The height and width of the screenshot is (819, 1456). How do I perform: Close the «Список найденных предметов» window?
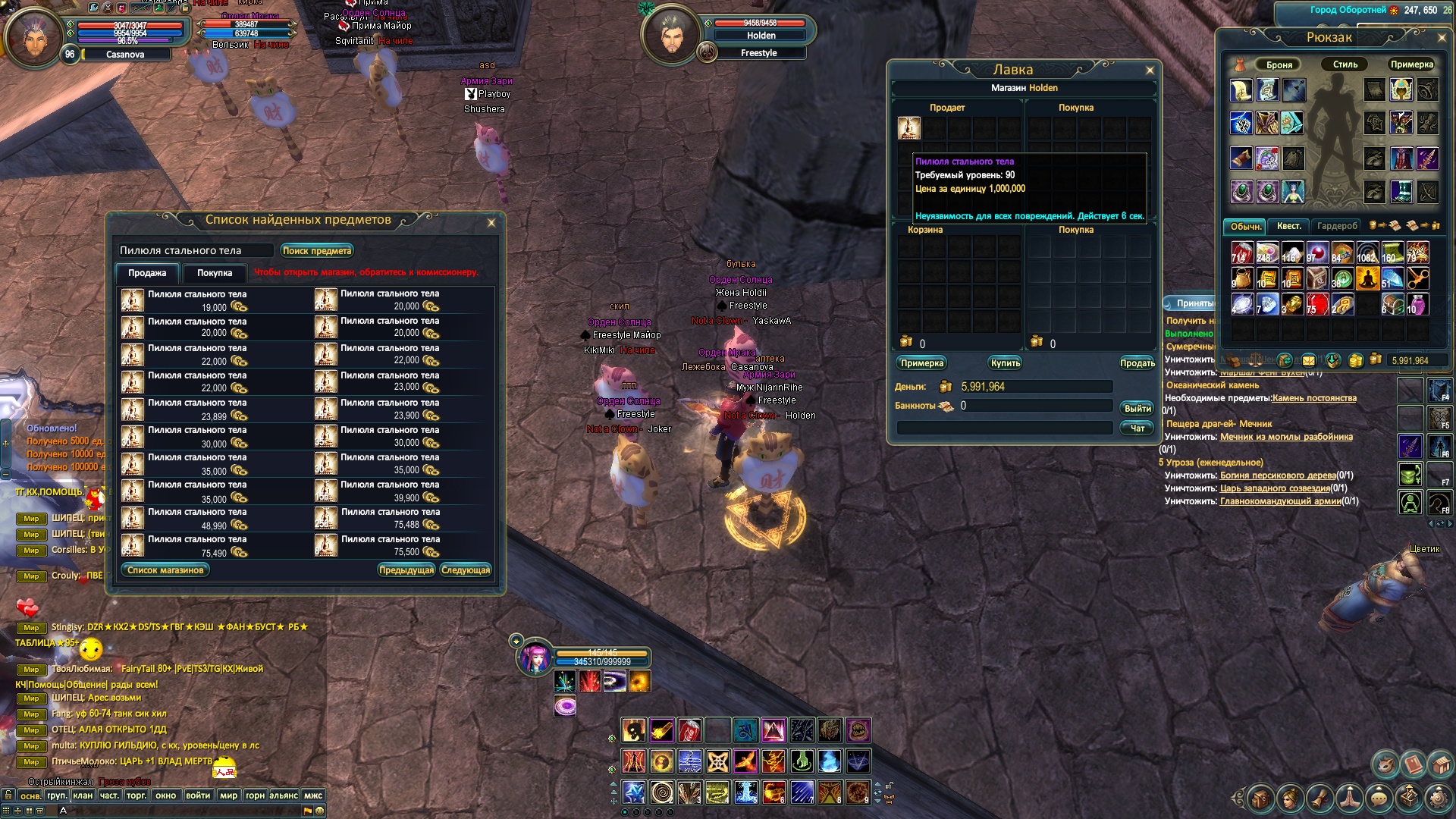pos(491,222)
